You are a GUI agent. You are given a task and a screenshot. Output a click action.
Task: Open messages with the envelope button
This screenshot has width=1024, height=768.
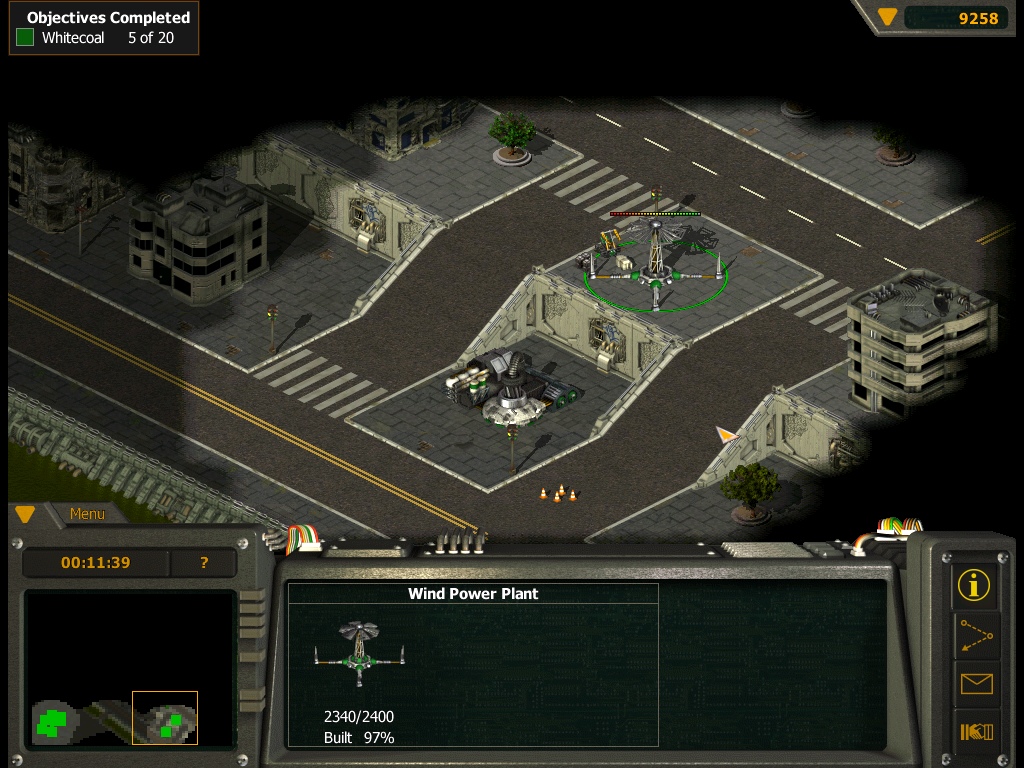974,684
